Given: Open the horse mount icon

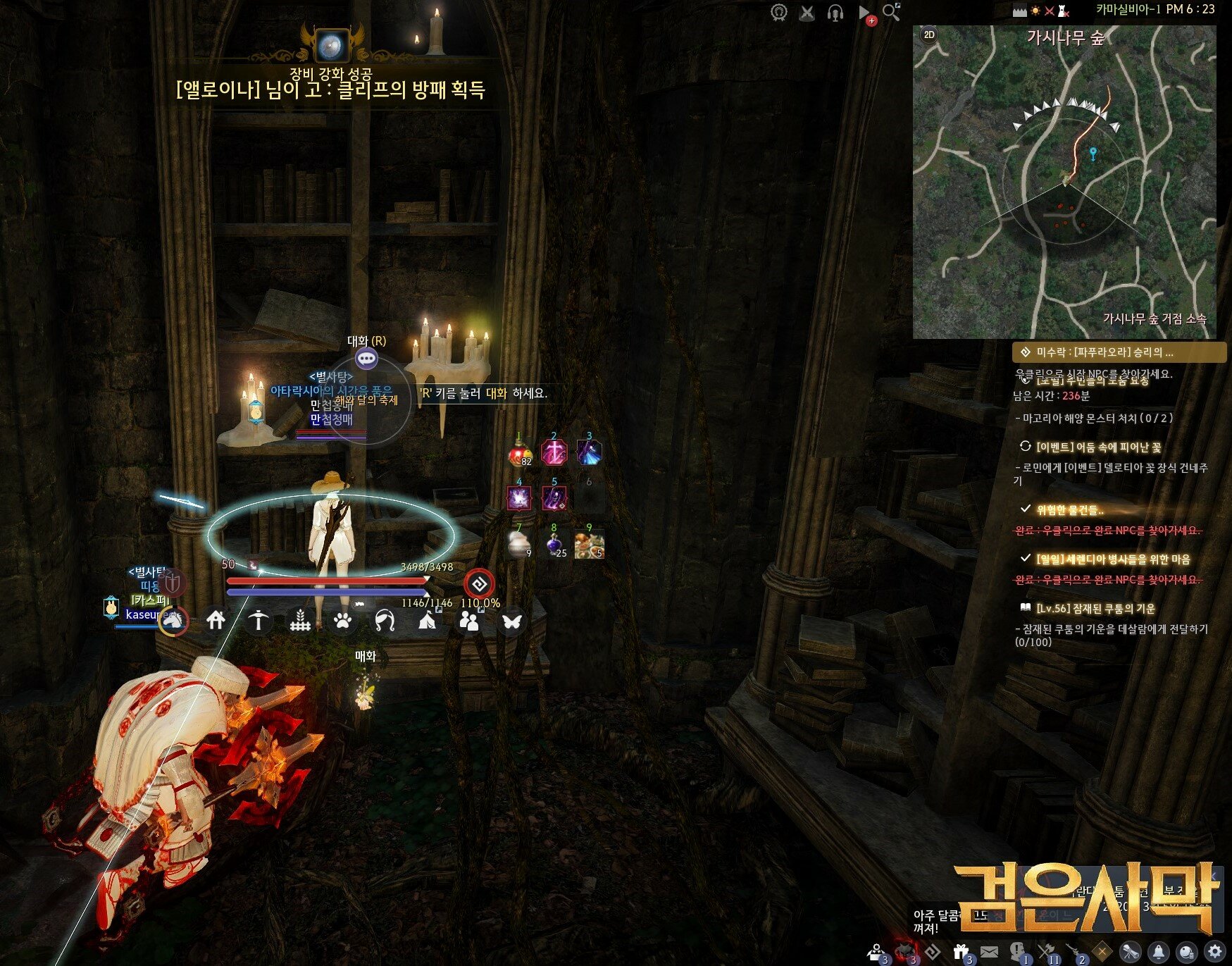Looking at the screenshot, I should click(x=173, y=620).
